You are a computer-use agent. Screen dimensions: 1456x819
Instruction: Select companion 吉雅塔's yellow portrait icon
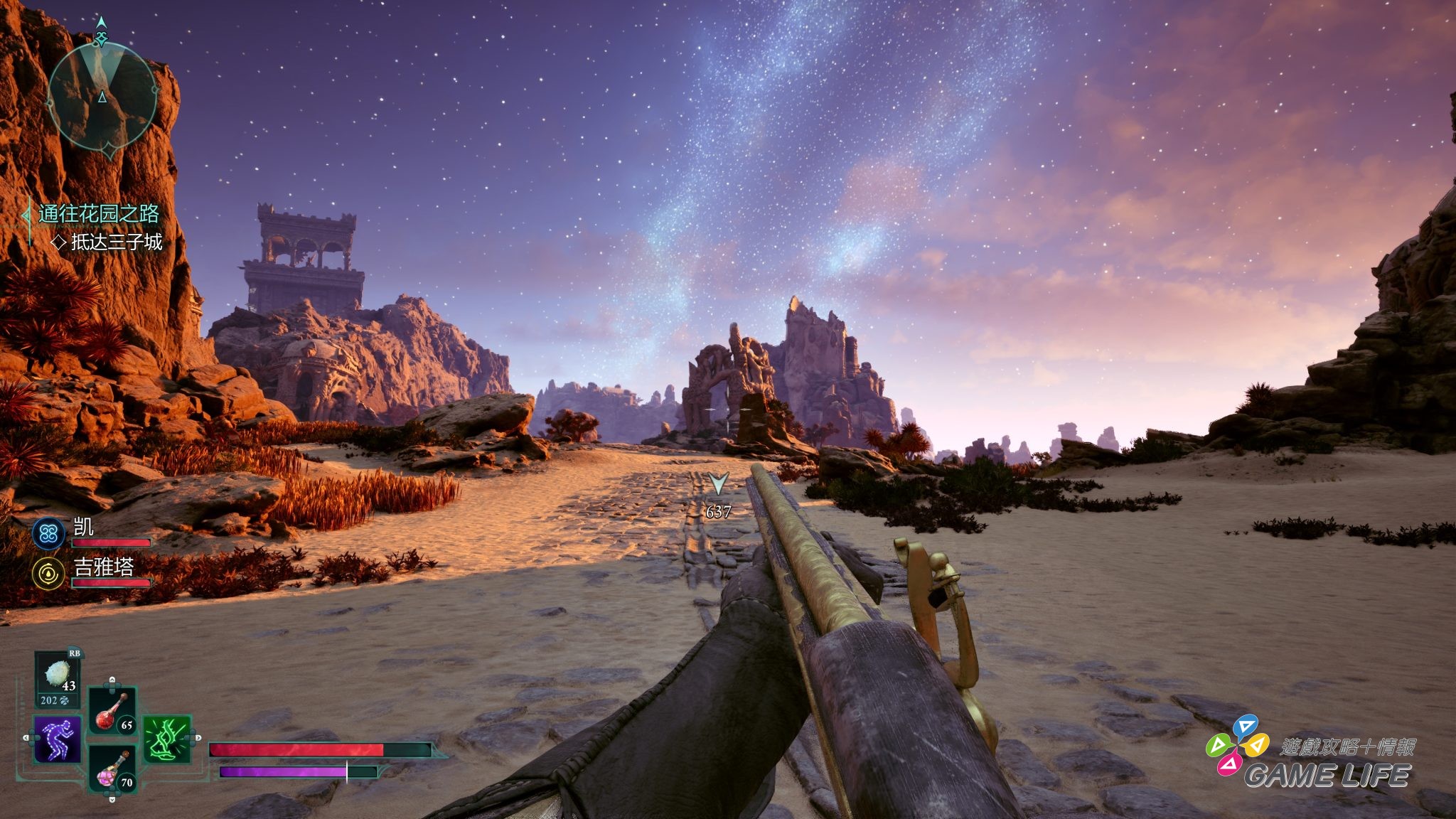coord(48,573)
